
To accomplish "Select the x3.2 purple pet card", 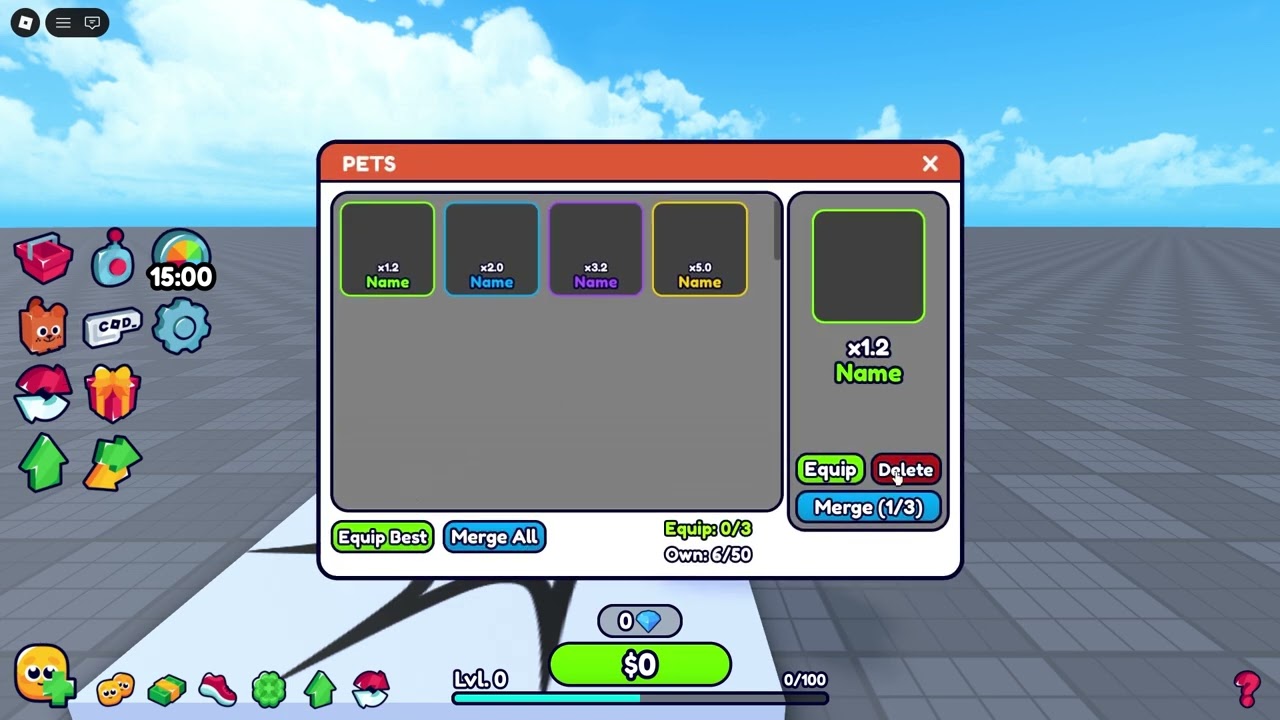I will pyautogui.click(x=595, y=248).
